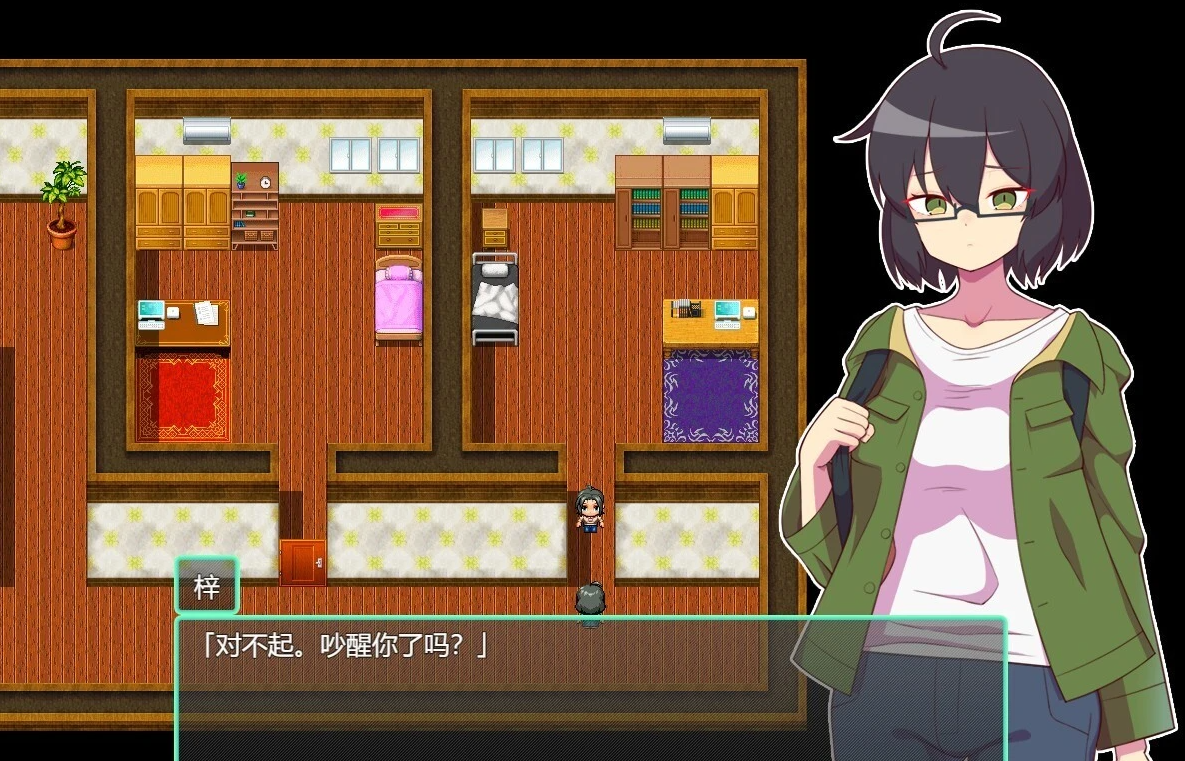Advance the dialogue in the message window
Viewport: 1185px width, 761px height.
[590, 688]
